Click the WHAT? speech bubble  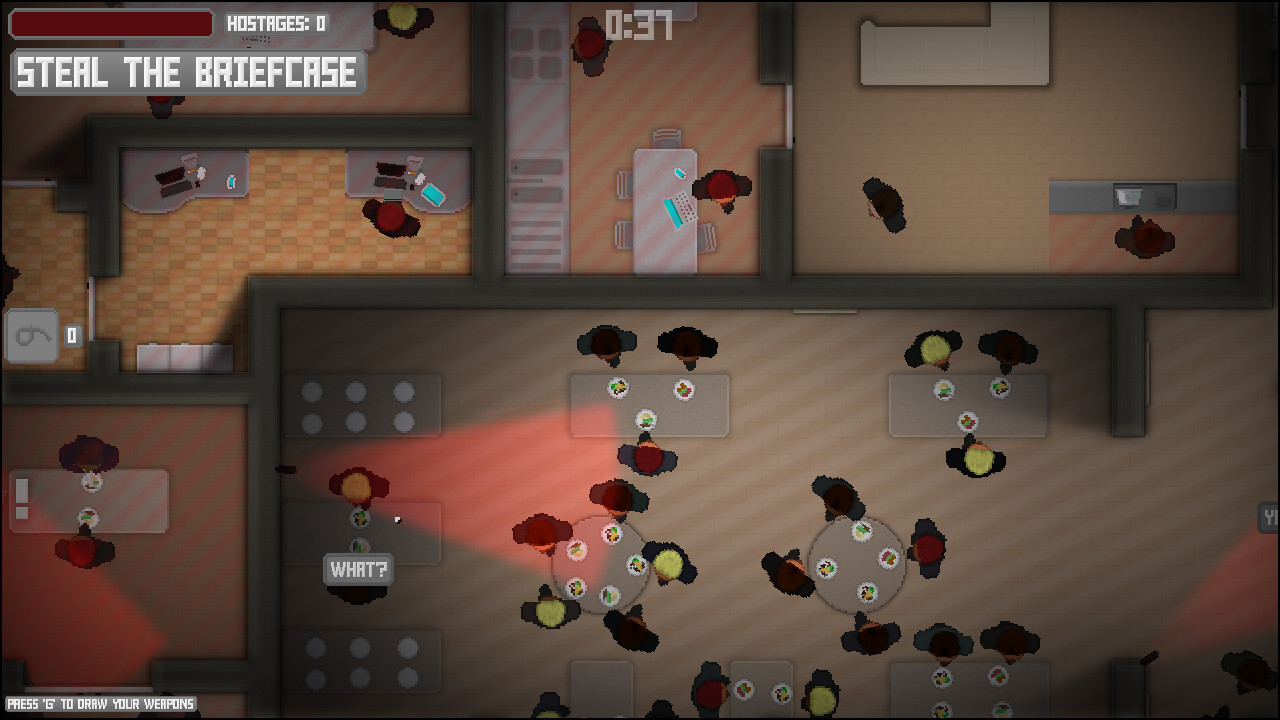click(x=358, y=570)
